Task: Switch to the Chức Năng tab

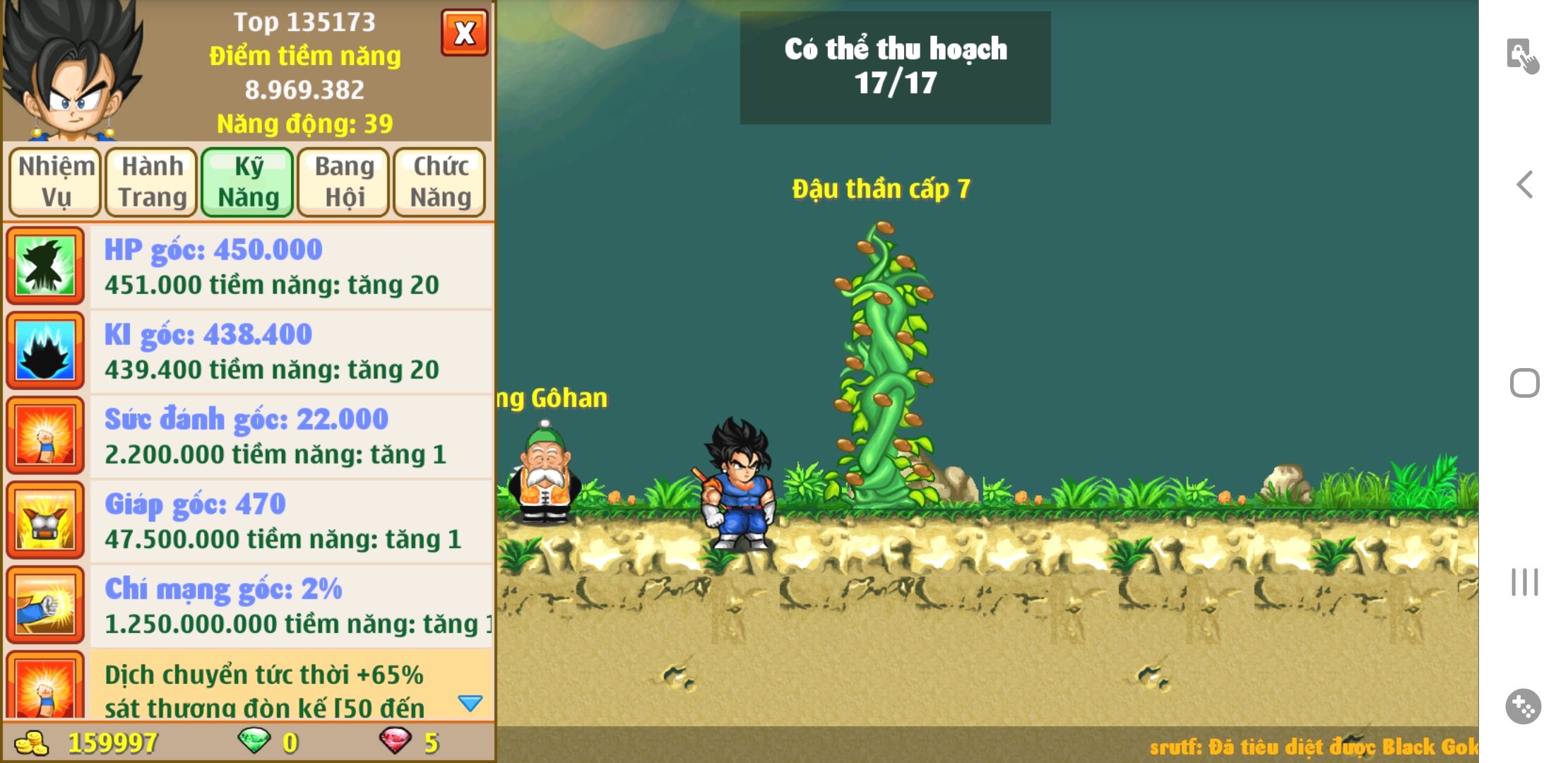Action: coord(440,182)
